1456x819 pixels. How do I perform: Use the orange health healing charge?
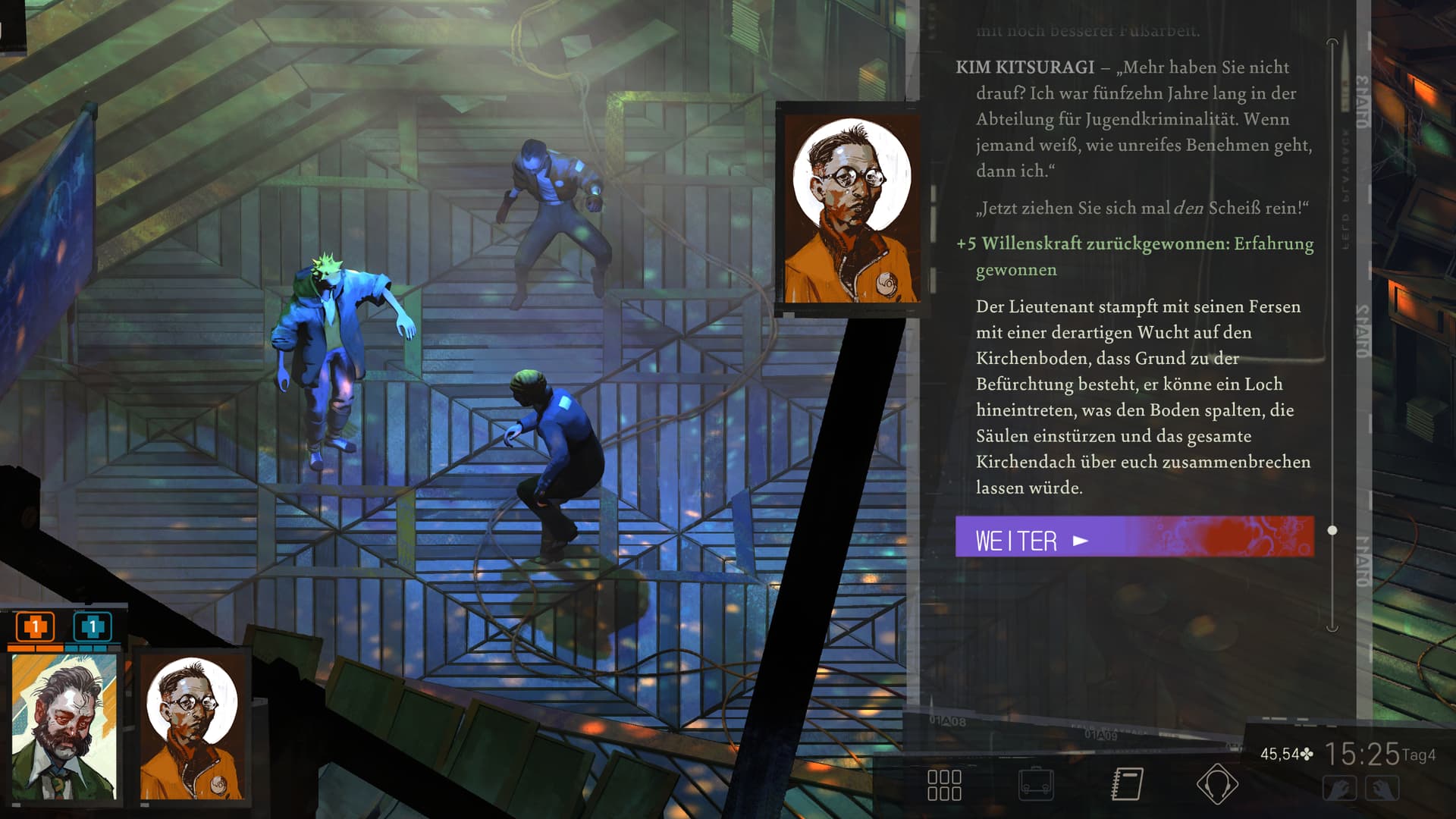coord(35,627)
